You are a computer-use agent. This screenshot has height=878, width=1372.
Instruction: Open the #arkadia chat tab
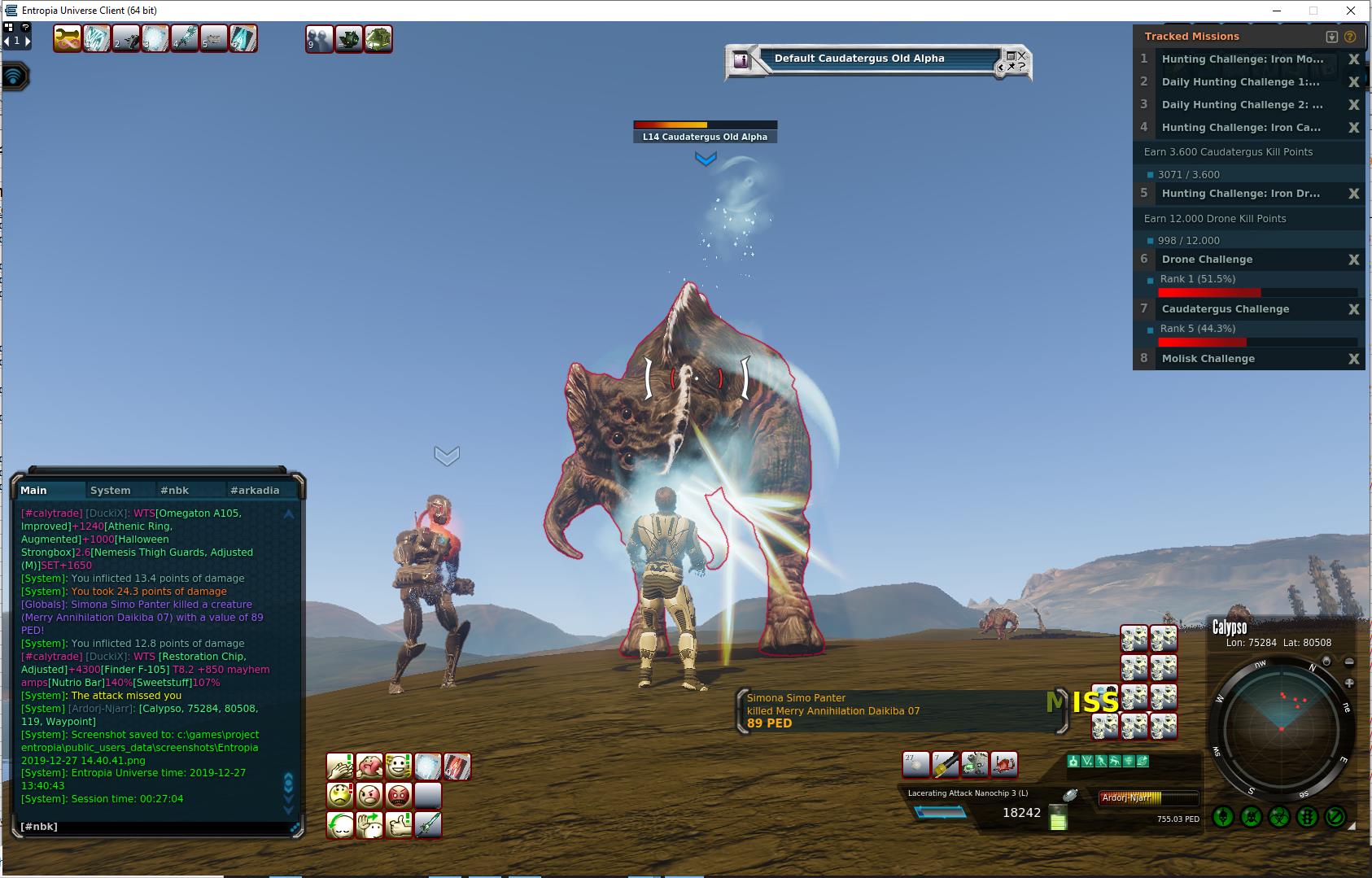pyautogui.click(x=255, y=490)
